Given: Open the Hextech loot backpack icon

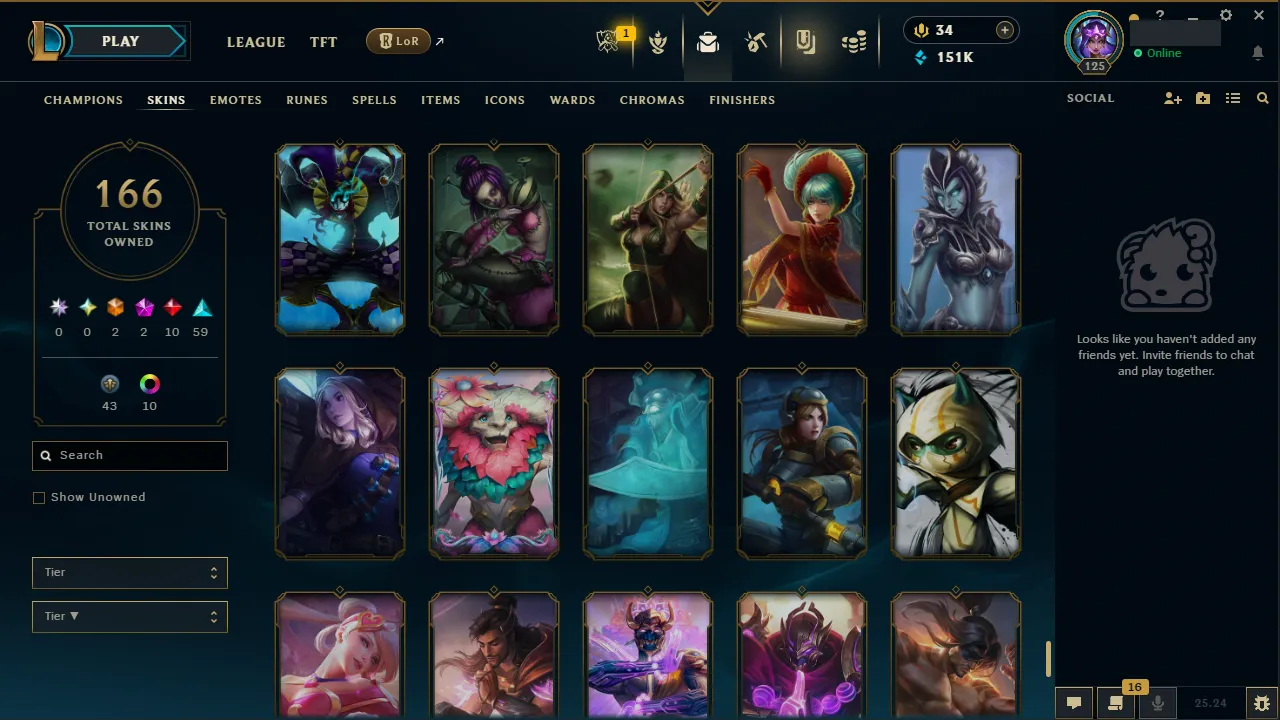Looking at the screenshot, I should [708, 42].
